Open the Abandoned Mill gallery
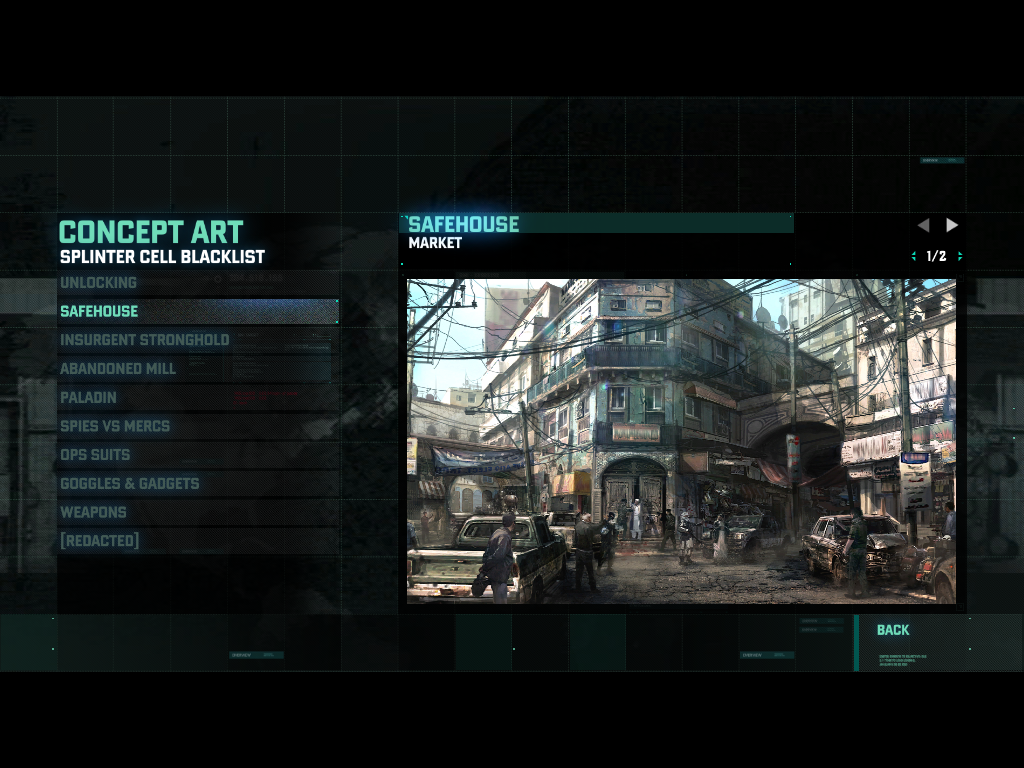Viewport: 1024px width, 768px height. tap(117, 369)
